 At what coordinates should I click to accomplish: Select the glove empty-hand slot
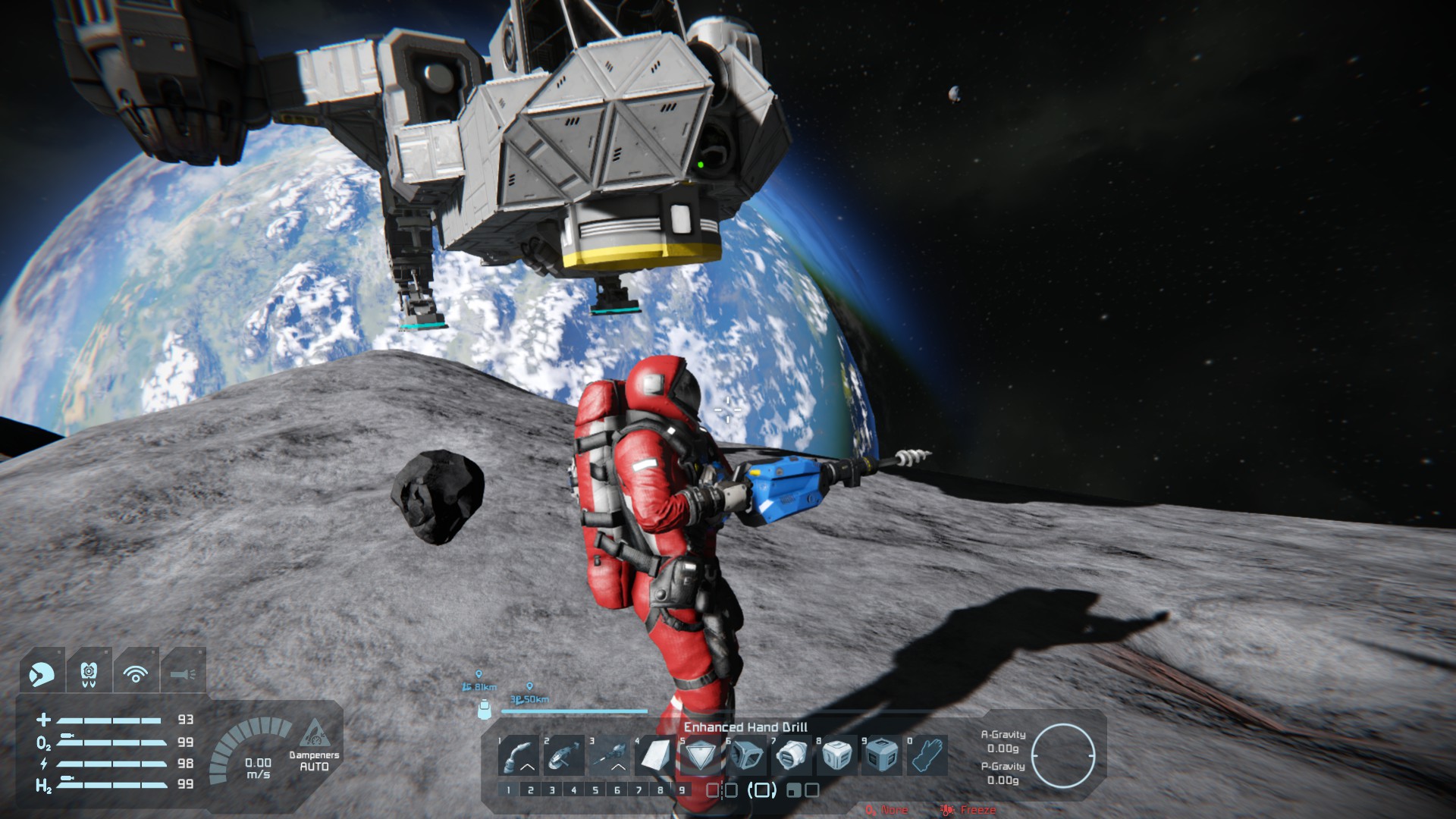click(x=928, y=755)
